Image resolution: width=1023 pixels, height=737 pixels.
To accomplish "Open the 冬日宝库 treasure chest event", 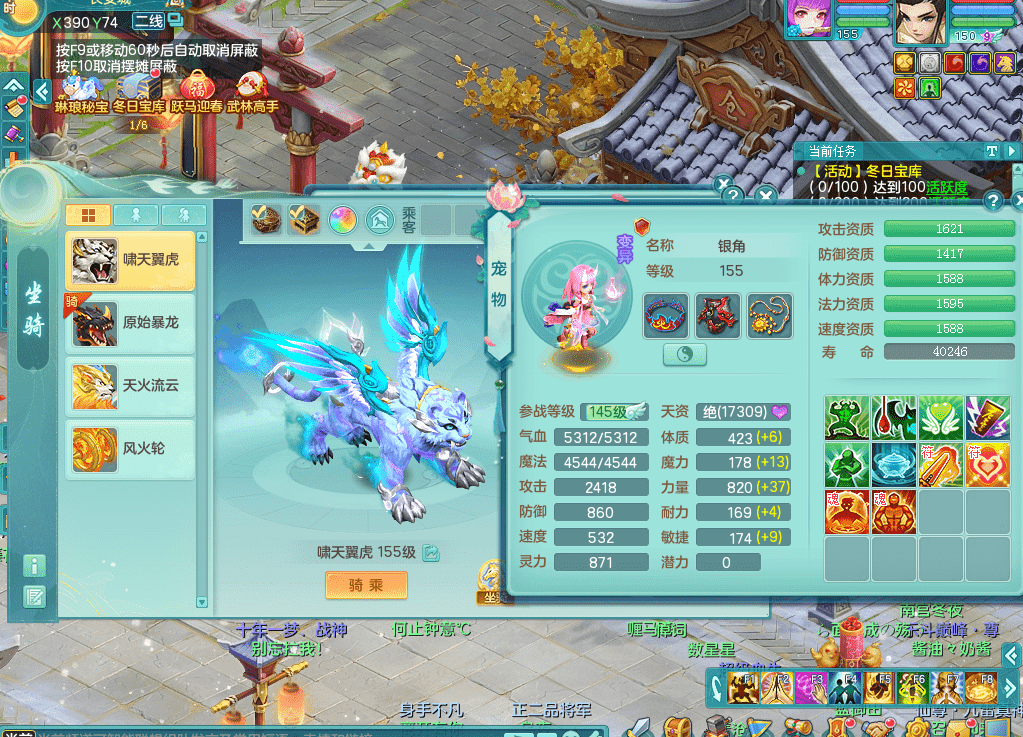I will click(139, 90).
